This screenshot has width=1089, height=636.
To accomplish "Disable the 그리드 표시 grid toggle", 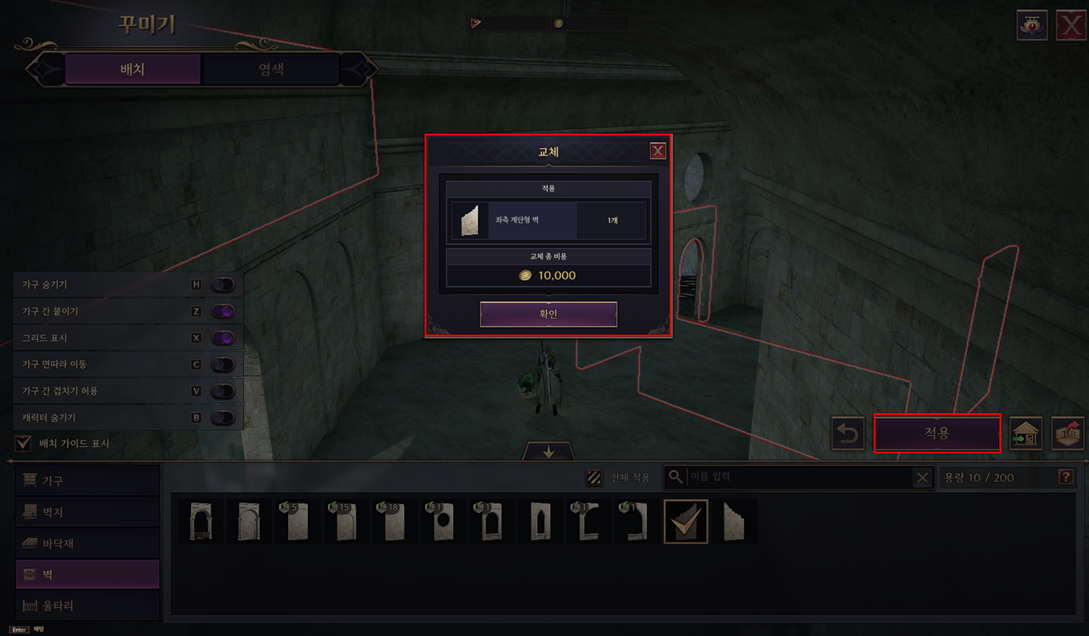I will coord(222,338).
